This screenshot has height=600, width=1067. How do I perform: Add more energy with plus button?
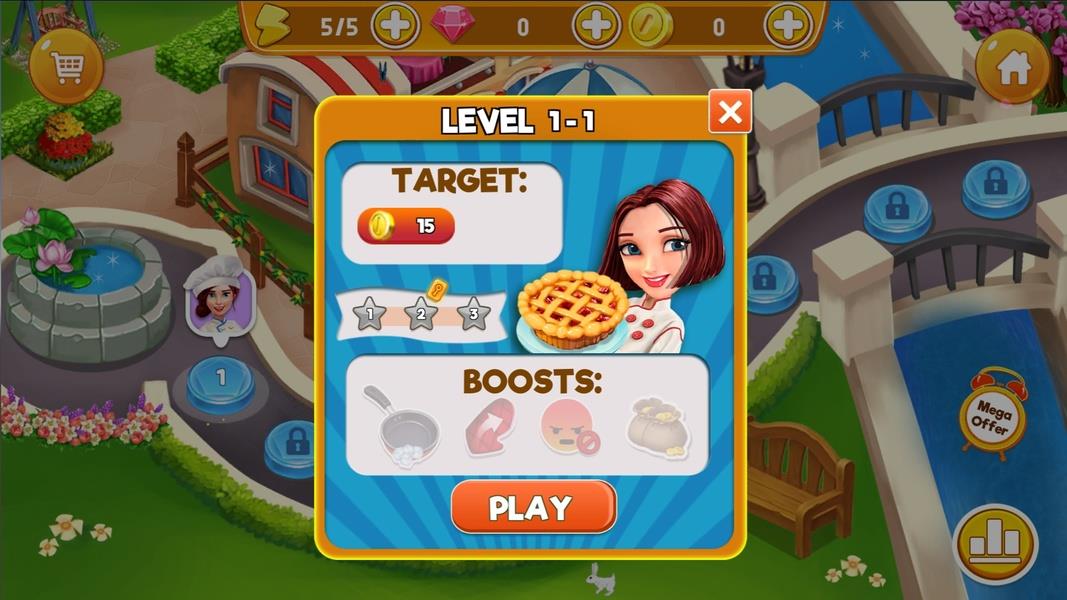point(395,27)
